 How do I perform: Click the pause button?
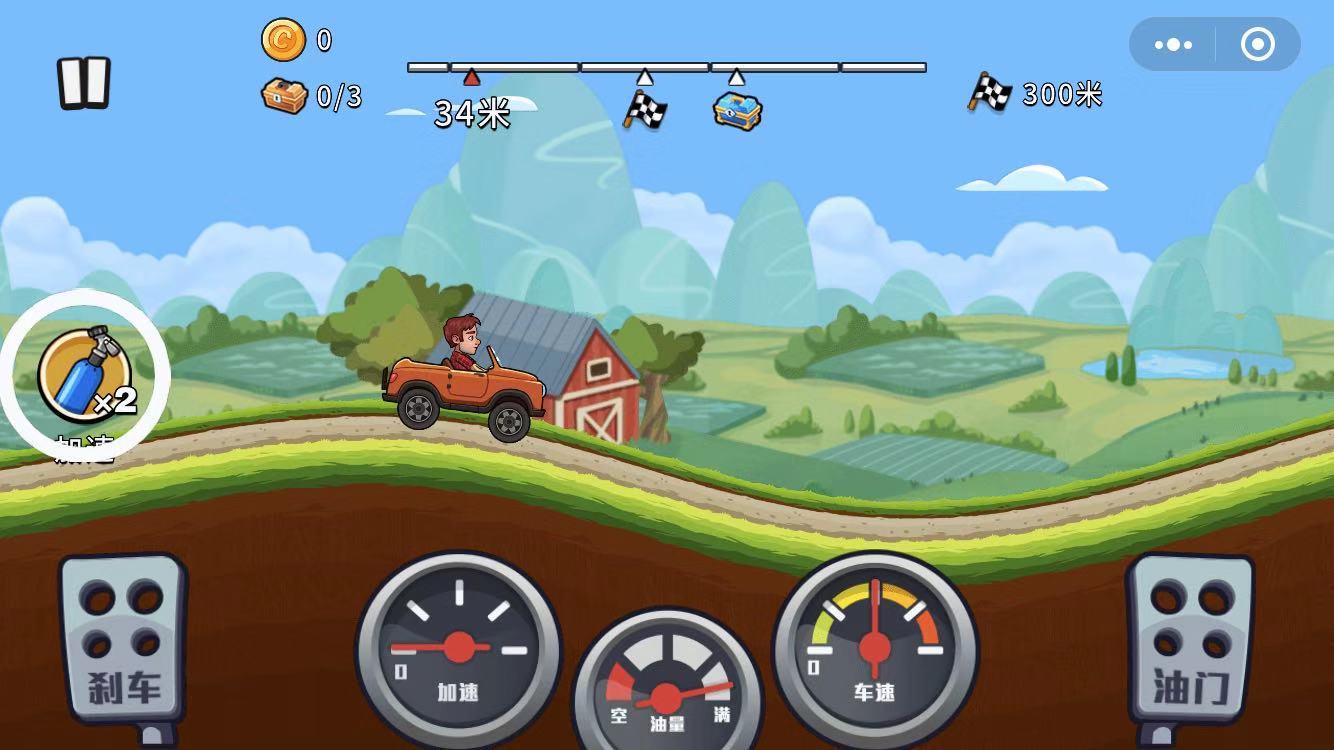84,84
